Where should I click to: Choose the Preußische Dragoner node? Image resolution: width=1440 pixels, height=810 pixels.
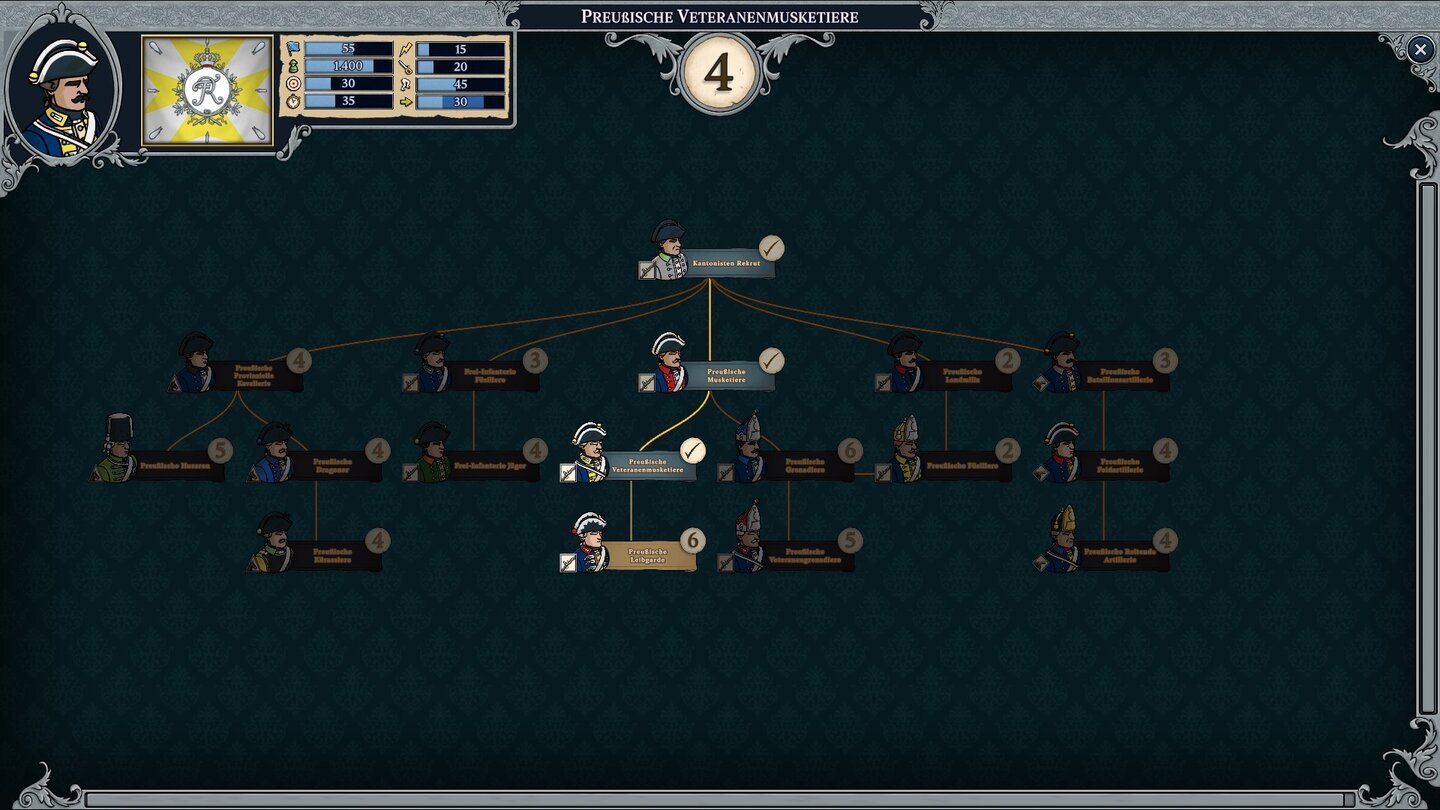pyautogui.click(x=332, y=466)
